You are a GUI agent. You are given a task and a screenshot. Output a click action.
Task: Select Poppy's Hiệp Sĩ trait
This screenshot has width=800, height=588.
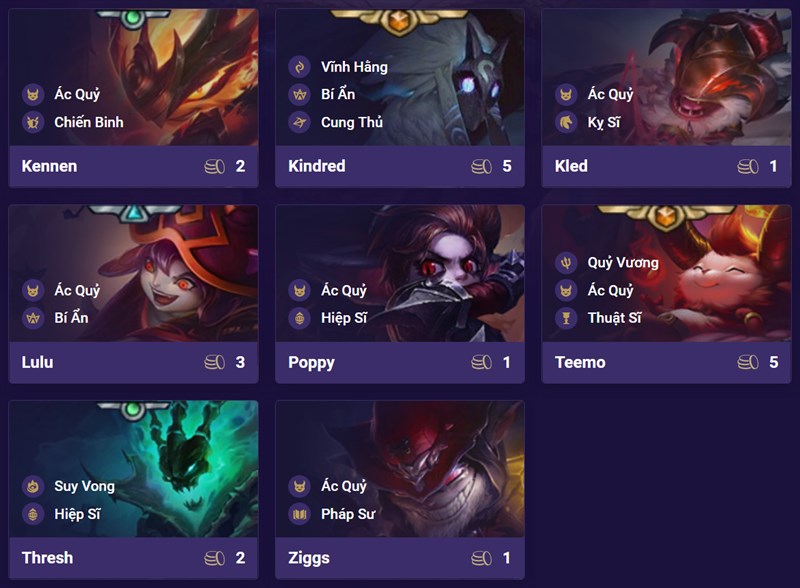pos(343,318)
